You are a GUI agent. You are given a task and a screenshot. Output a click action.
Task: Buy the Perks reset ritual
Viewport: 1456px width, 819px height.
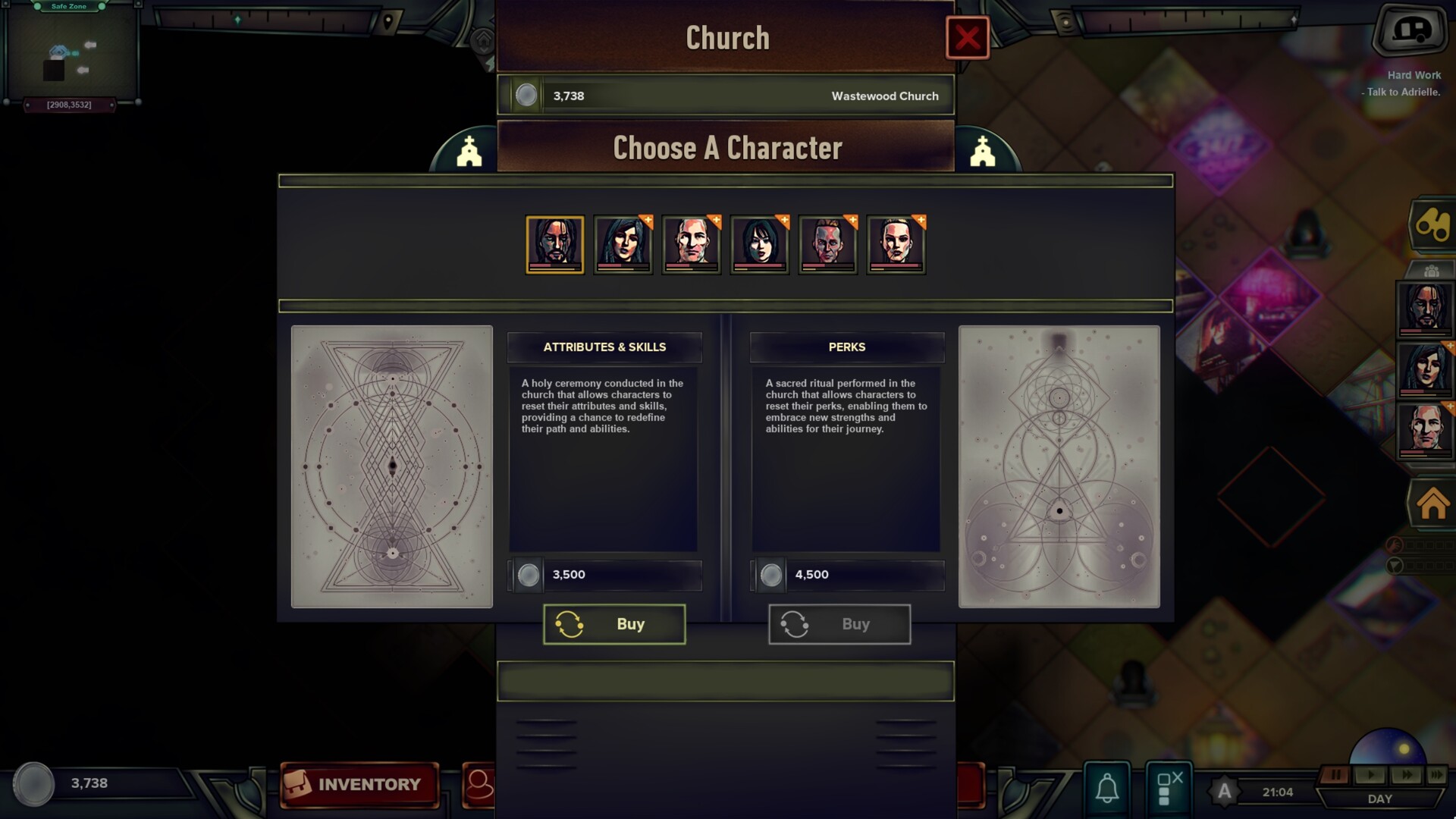[839, 623]
